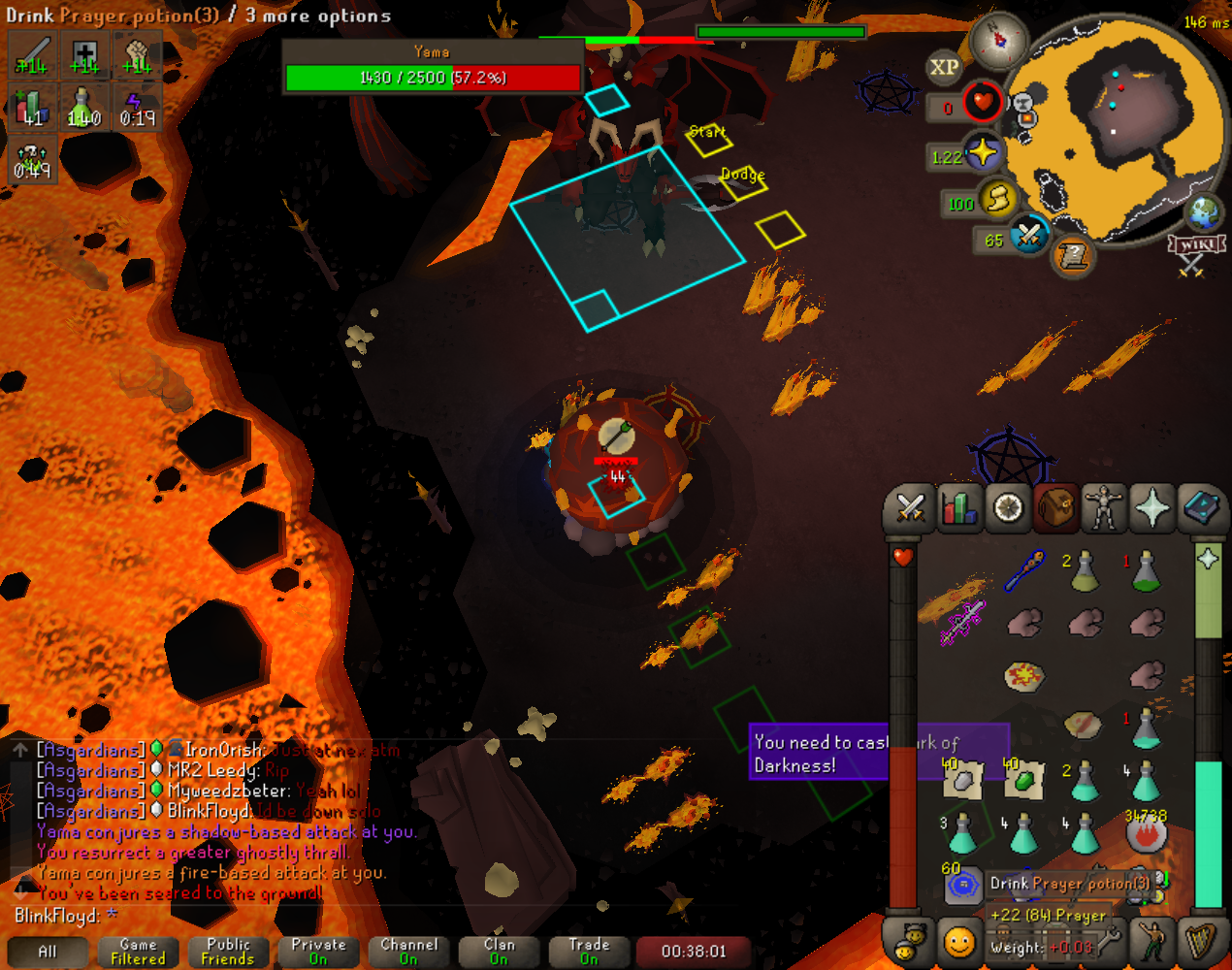Open the world map globe

1206,211
